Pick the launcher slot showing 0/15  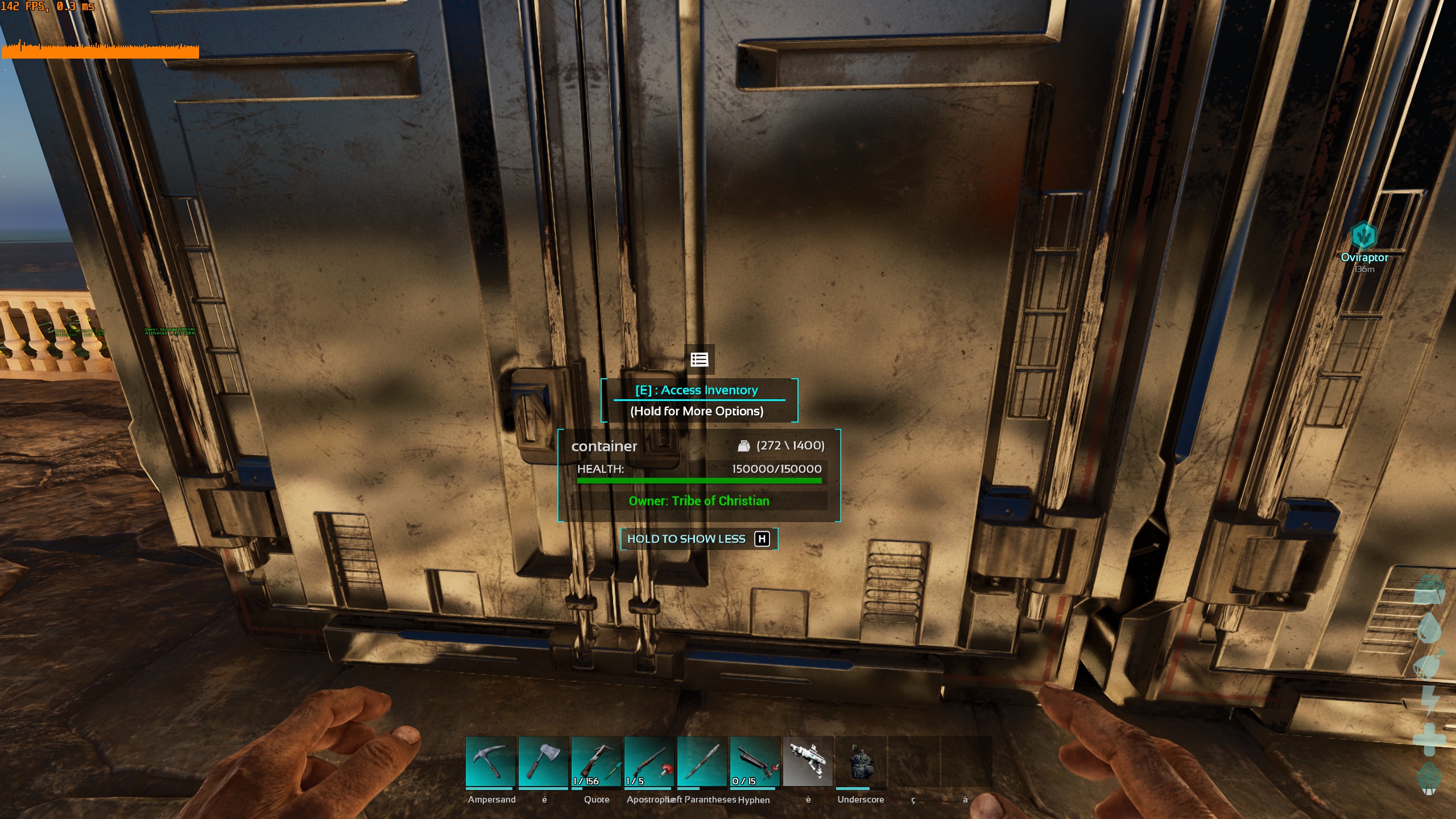click(x=755, y=762)
